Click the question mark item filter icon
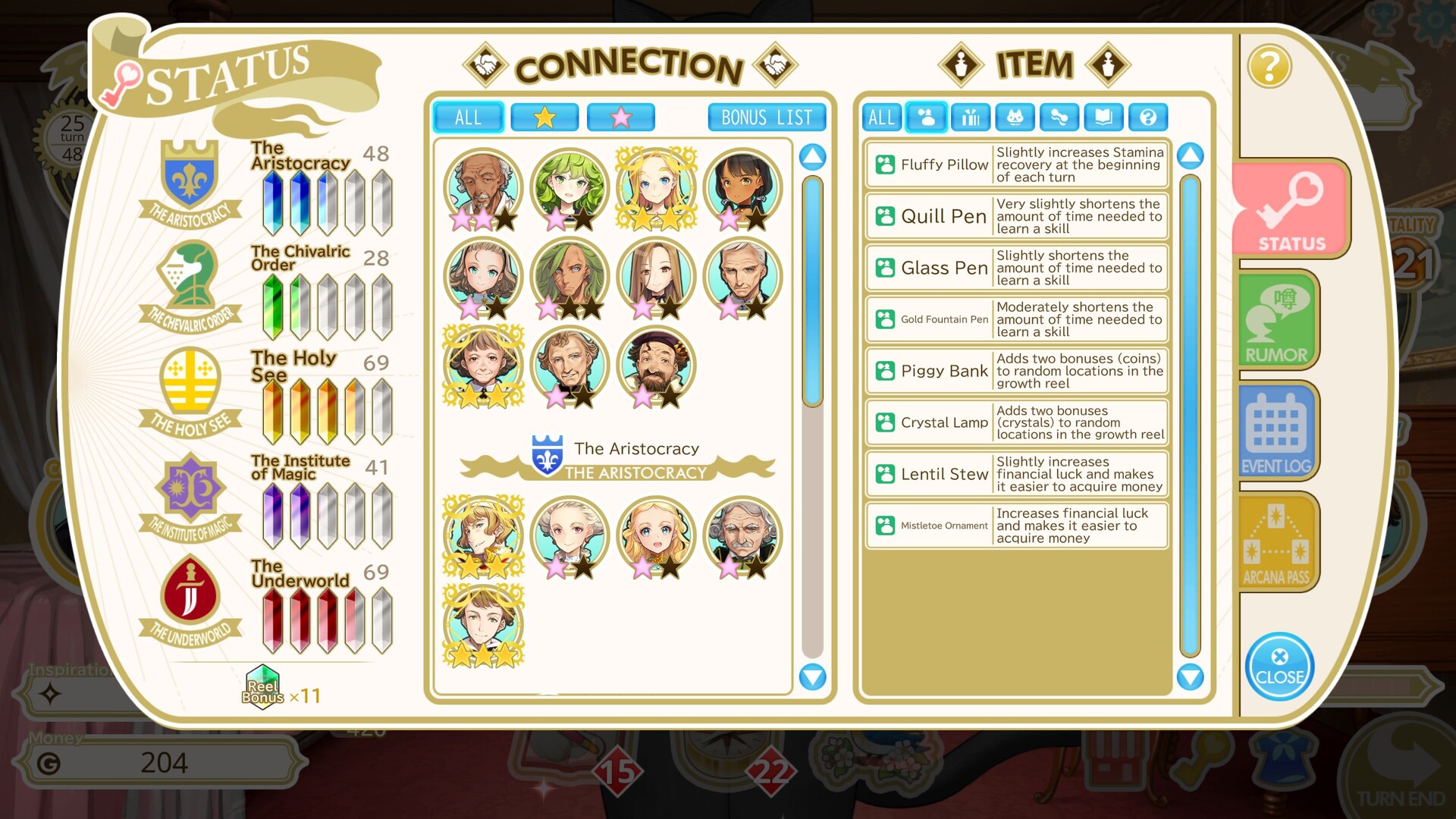This screenshot has width=1456, height=819. click(x=1149, y=117)
